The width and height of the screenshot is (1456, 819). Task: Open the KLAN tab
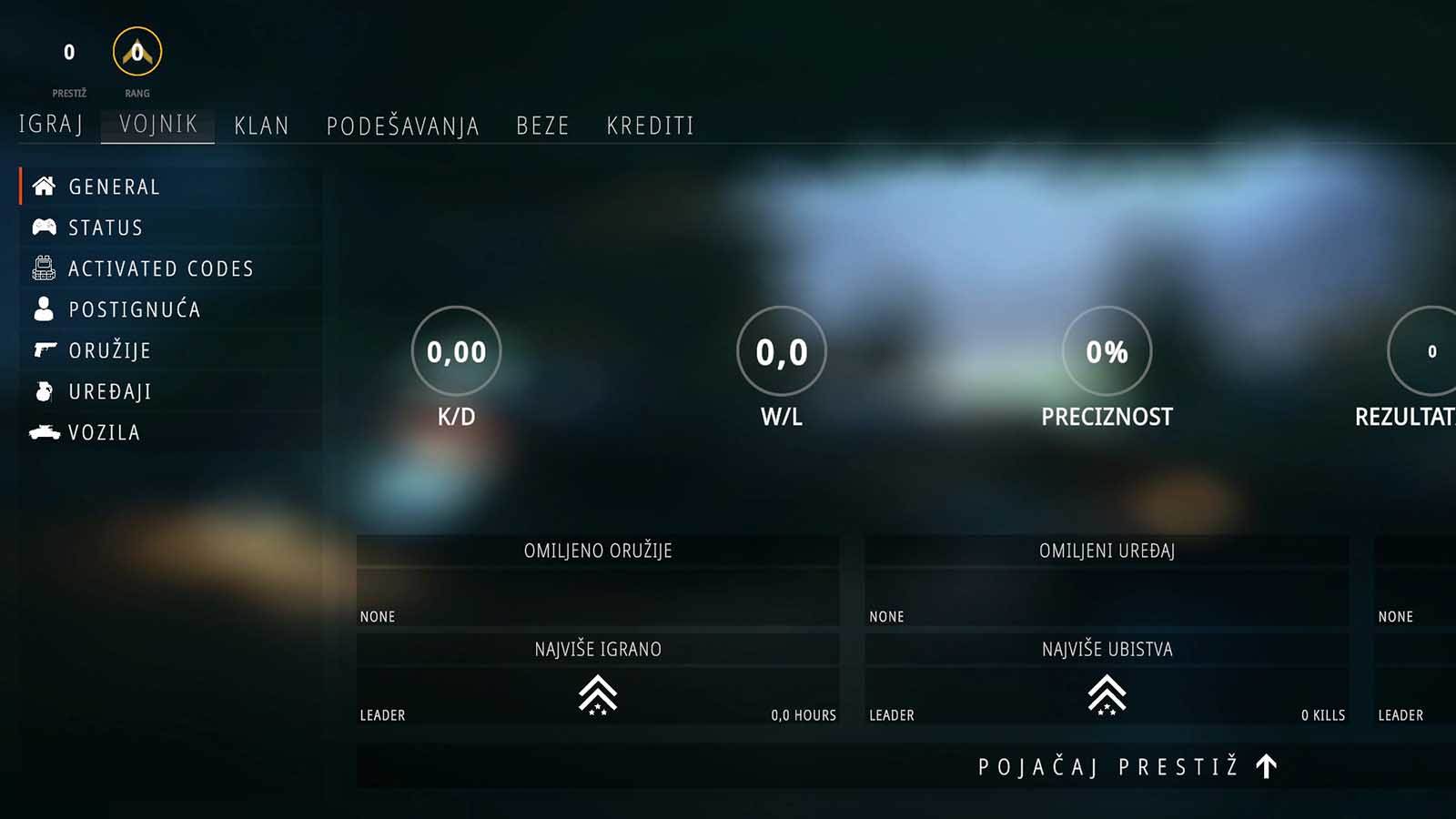(261, 126)
